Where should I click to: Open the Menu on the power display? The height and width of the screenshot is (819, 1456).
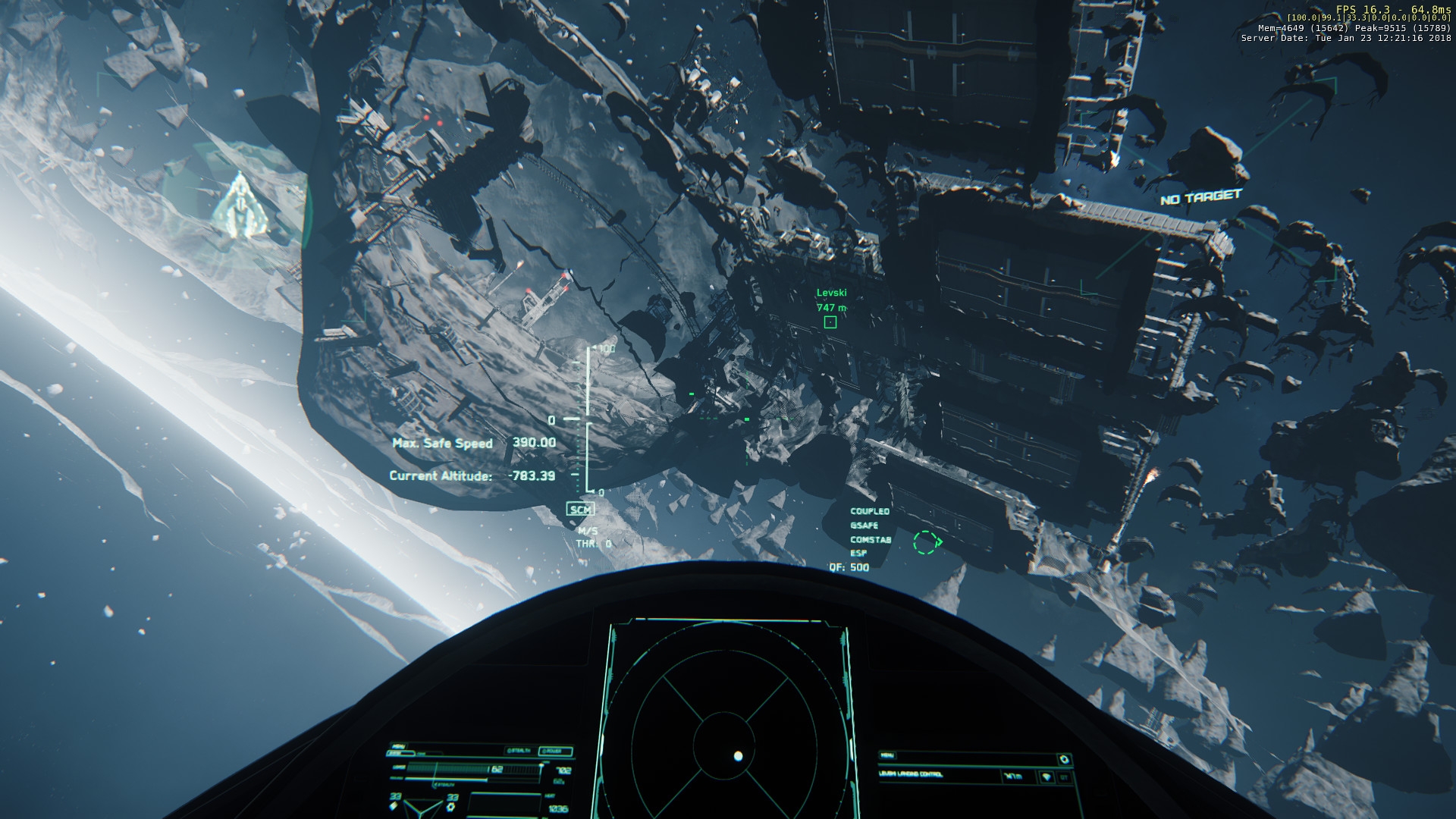(399, 746)
